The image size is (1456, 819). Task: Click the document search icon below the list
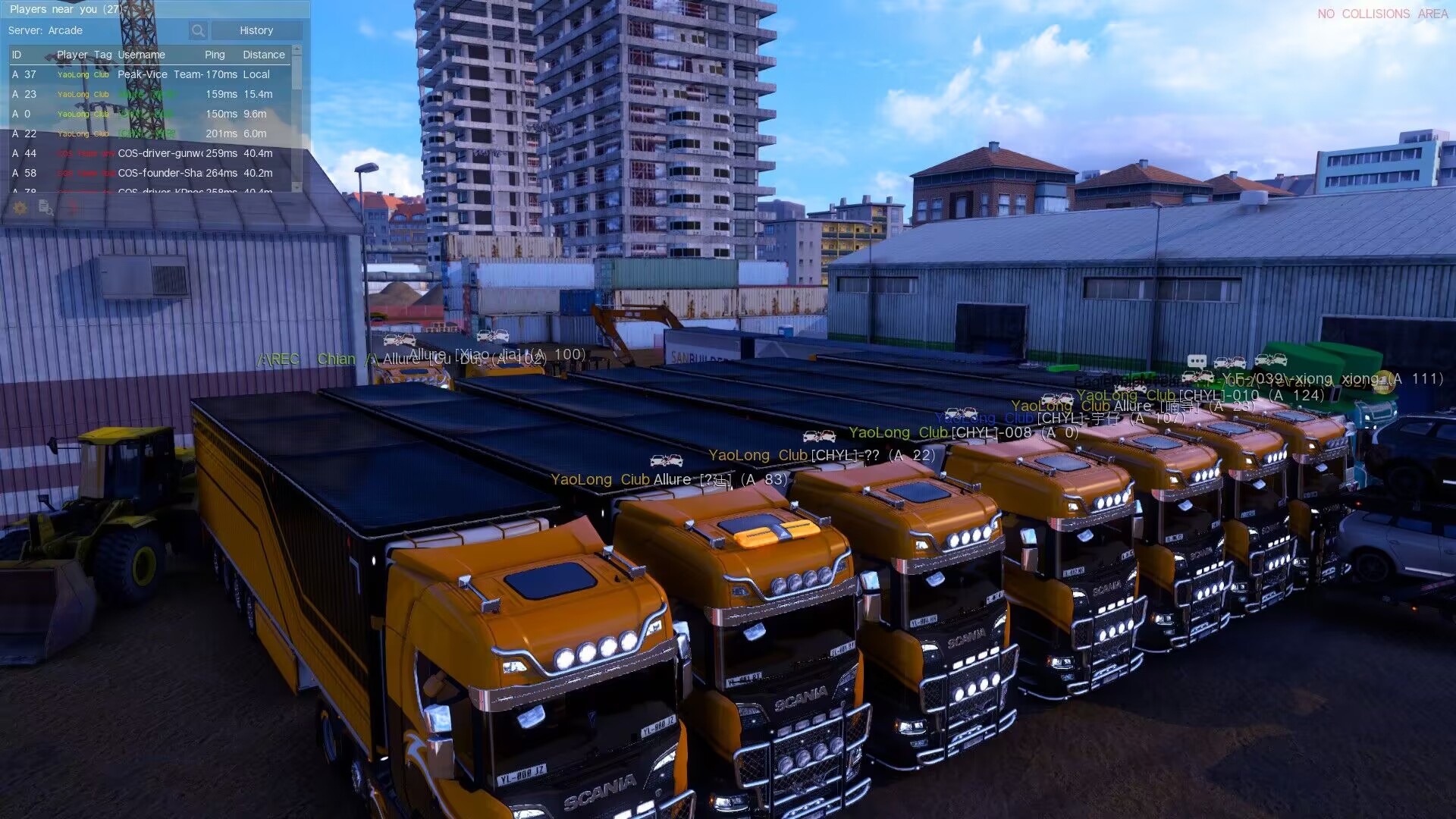[45, 207]
